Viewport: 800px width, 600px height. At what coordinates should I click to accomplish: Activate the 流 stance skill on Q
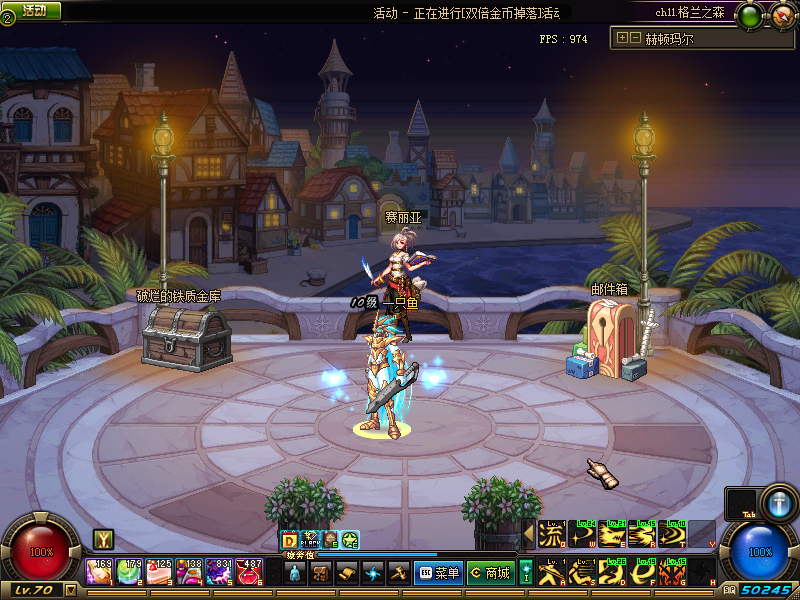pyautogui.click(x=552, y=534)
